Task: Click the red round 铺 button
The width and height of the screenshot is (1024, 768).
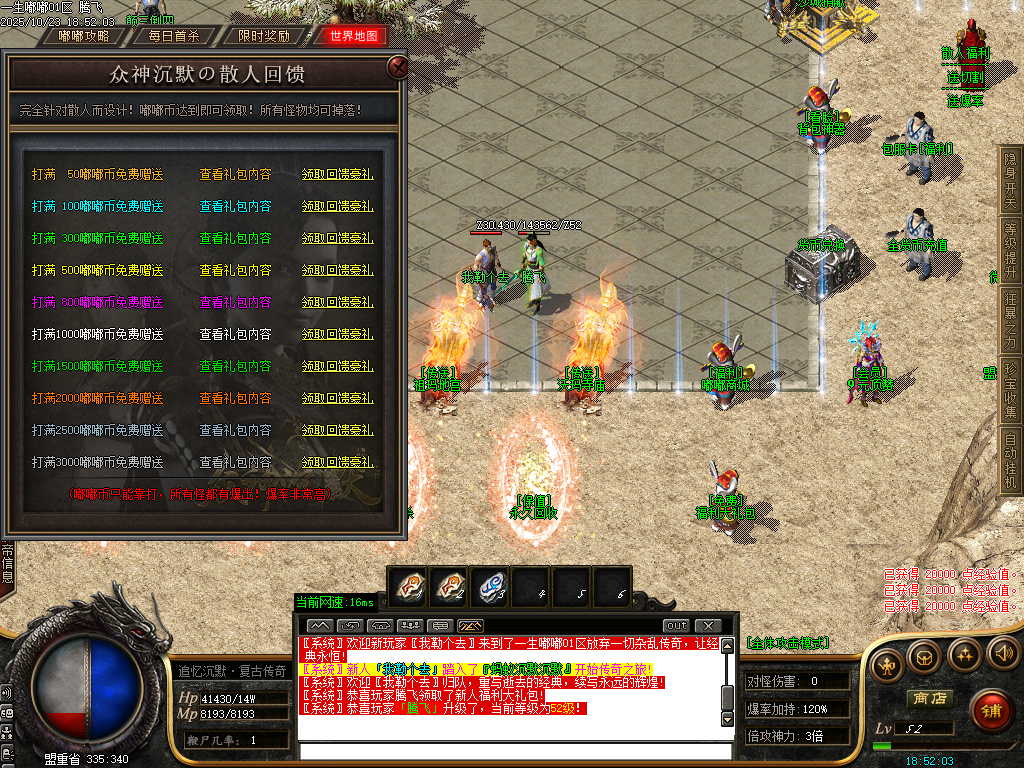Action: [x=992, y=712]
